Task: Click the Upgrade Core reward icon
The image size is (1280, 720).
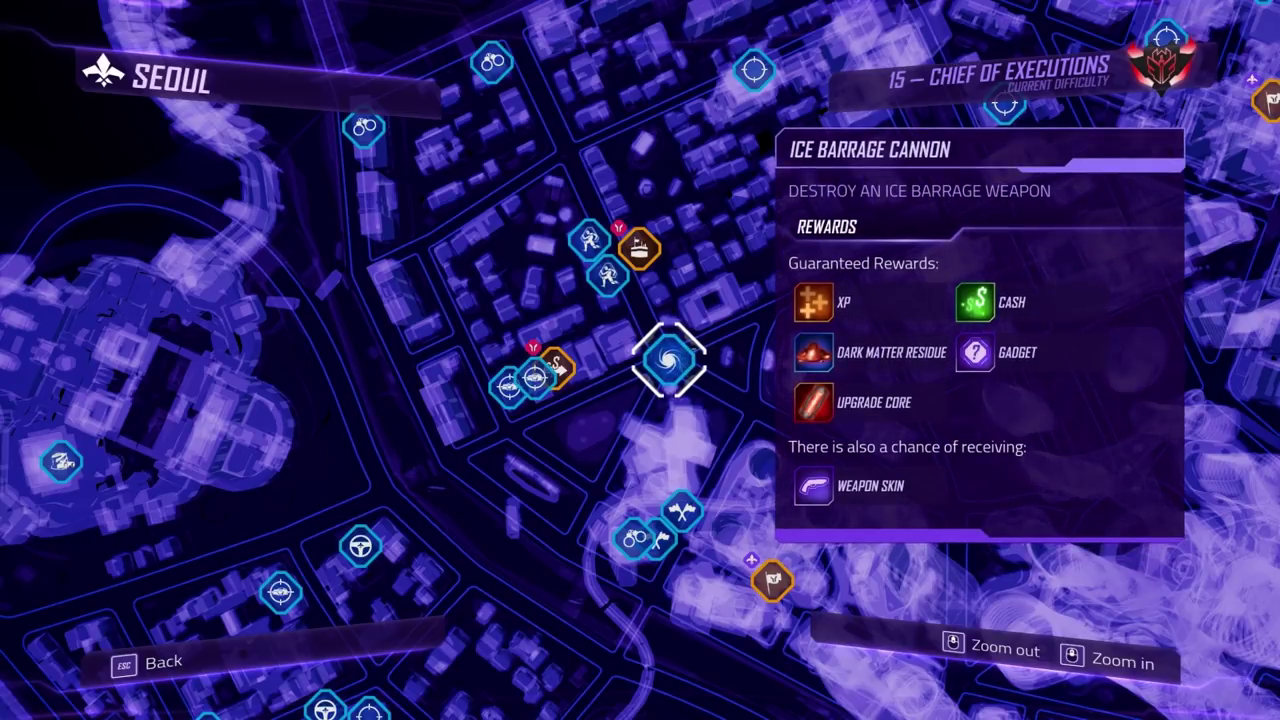Action: point(813,402)
